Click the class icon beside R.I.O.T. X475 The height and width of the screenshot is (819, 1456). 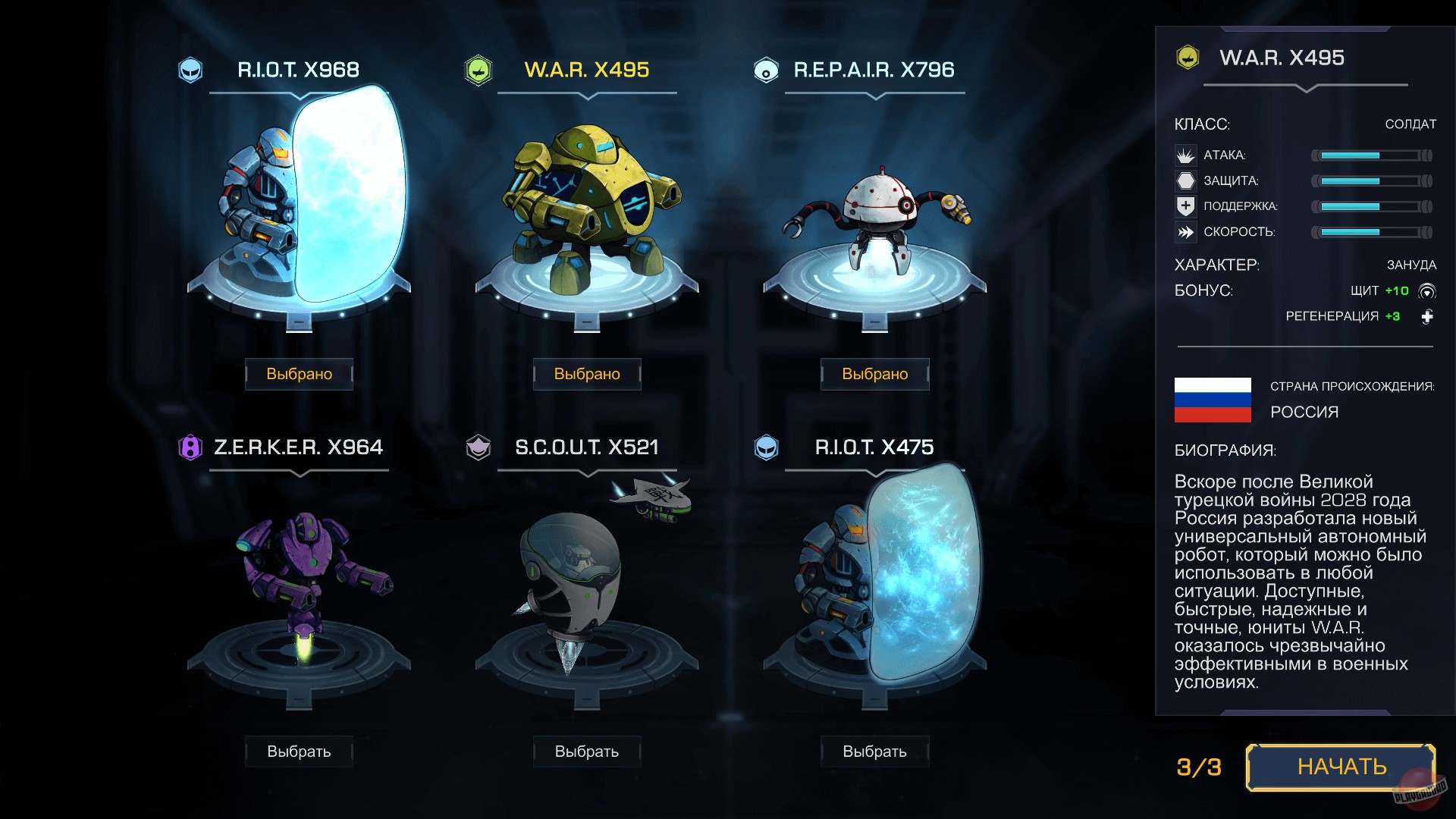767,447
